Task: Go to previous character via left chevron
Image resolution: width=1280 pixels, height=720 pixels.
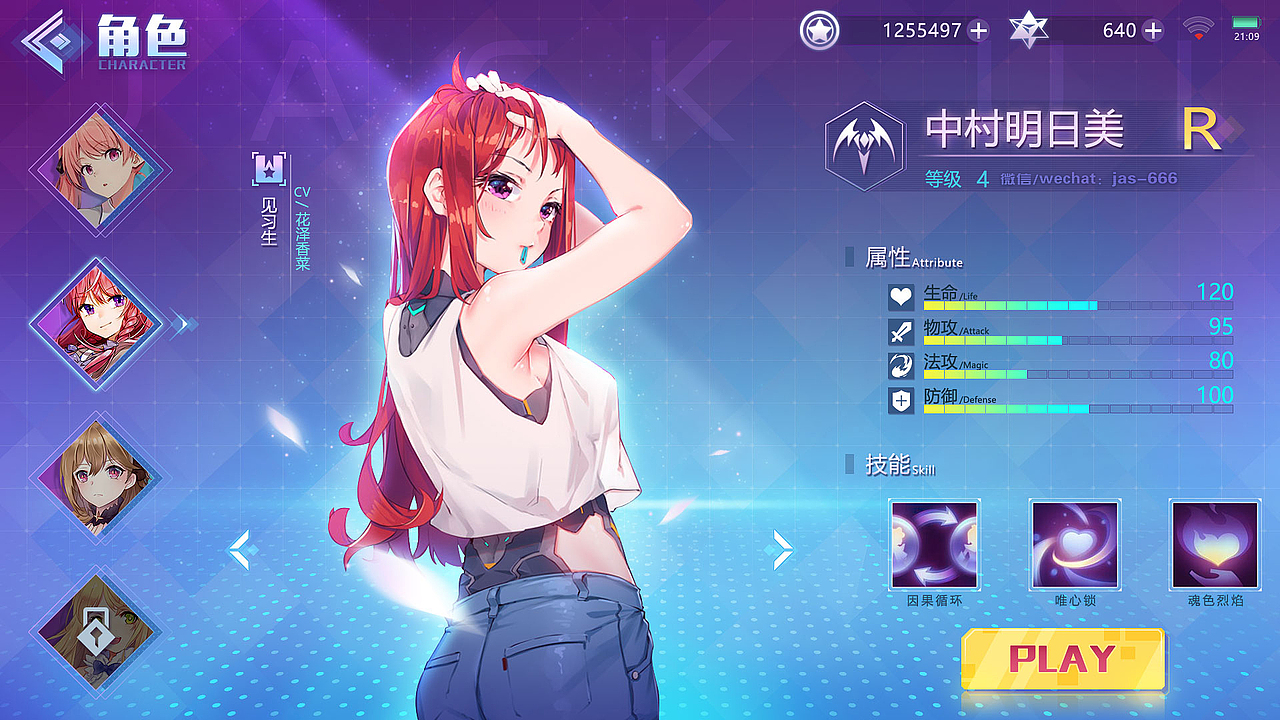Action: click(240, 549)
